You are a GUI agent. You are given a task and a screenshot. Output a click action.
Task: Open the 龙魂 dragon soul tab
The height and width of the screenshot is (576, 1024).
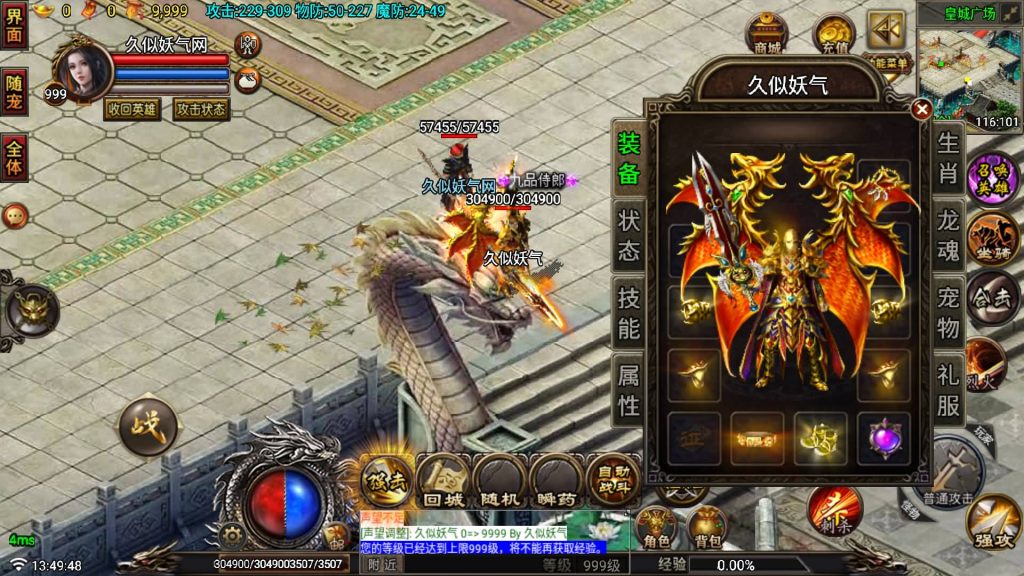click(x=948, y=234)
